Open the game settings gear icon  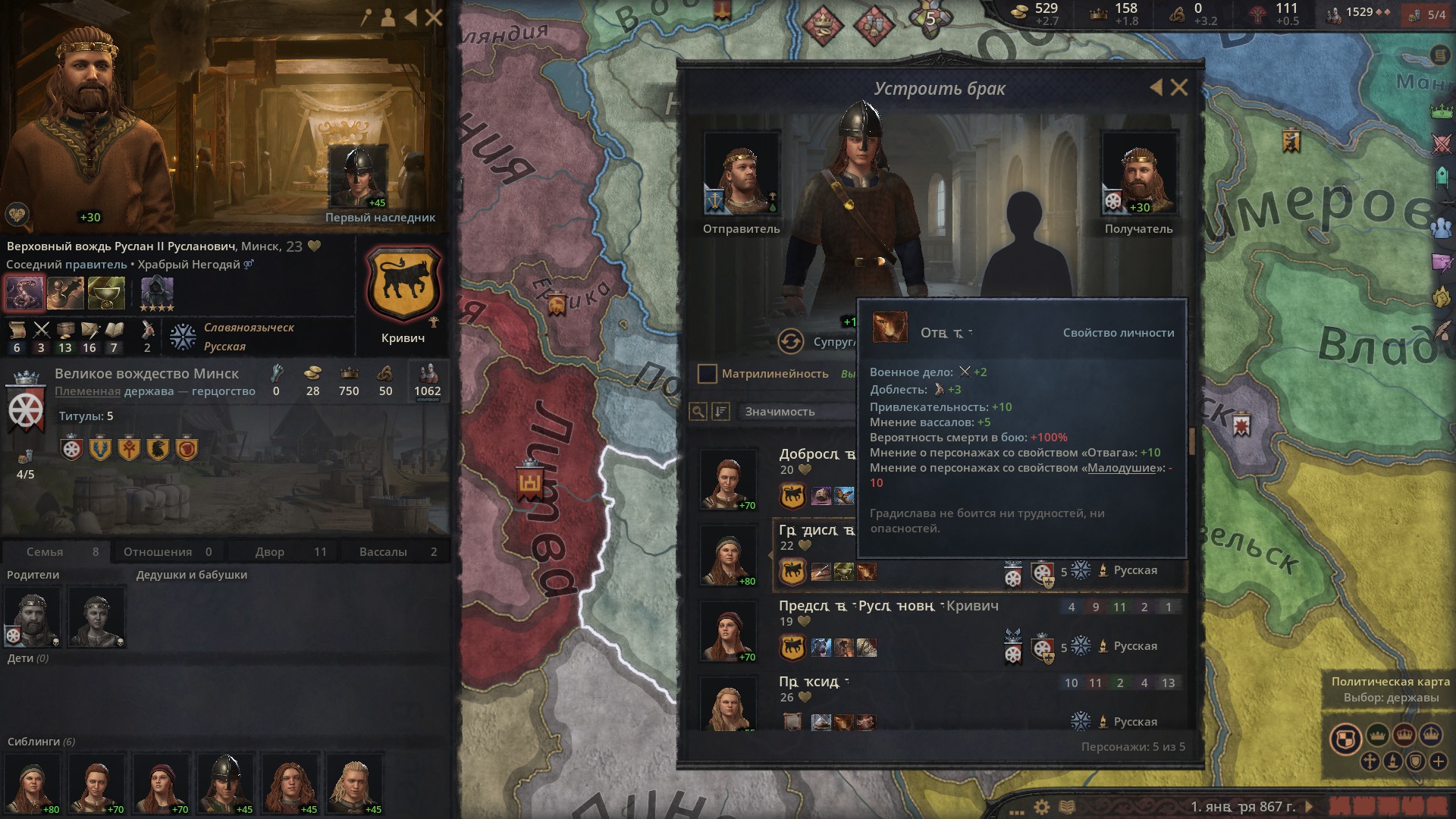(x=1042, y=807)
